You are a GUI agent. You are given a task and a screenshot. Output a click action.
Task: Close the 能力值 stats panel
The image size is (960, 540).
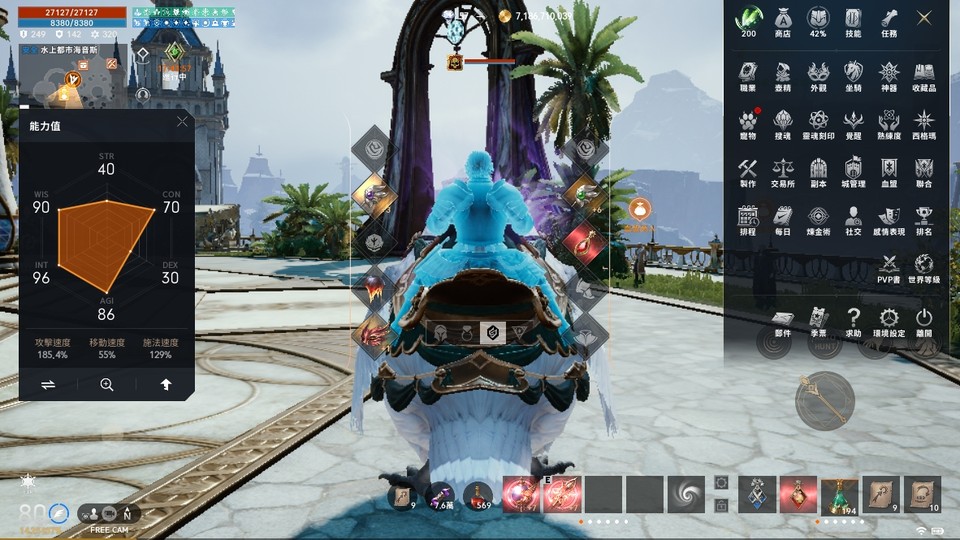182,122
